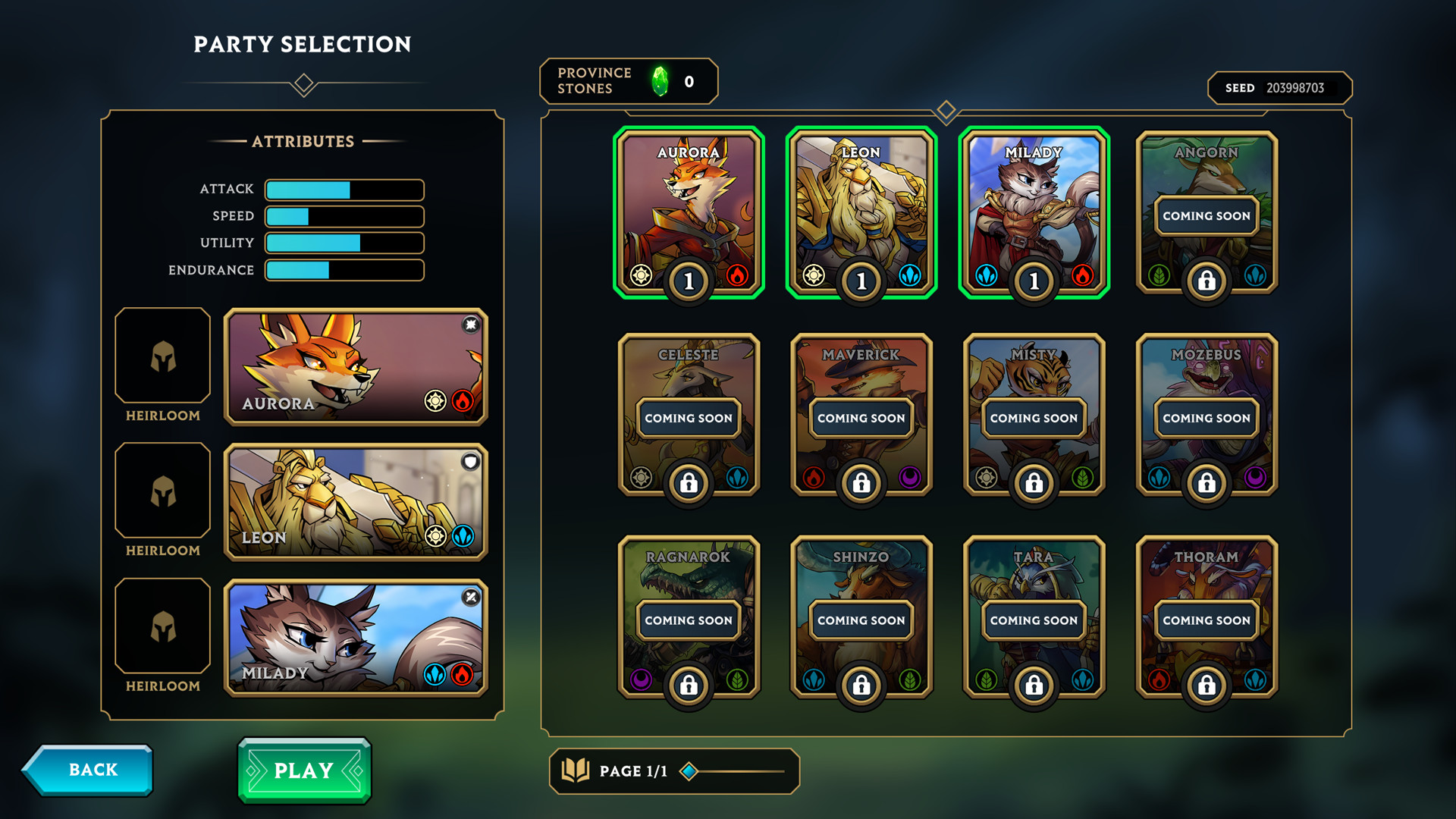Select the locked Celeste hero card
This screenshot has height=819, width=1456.
coord(689,414)
